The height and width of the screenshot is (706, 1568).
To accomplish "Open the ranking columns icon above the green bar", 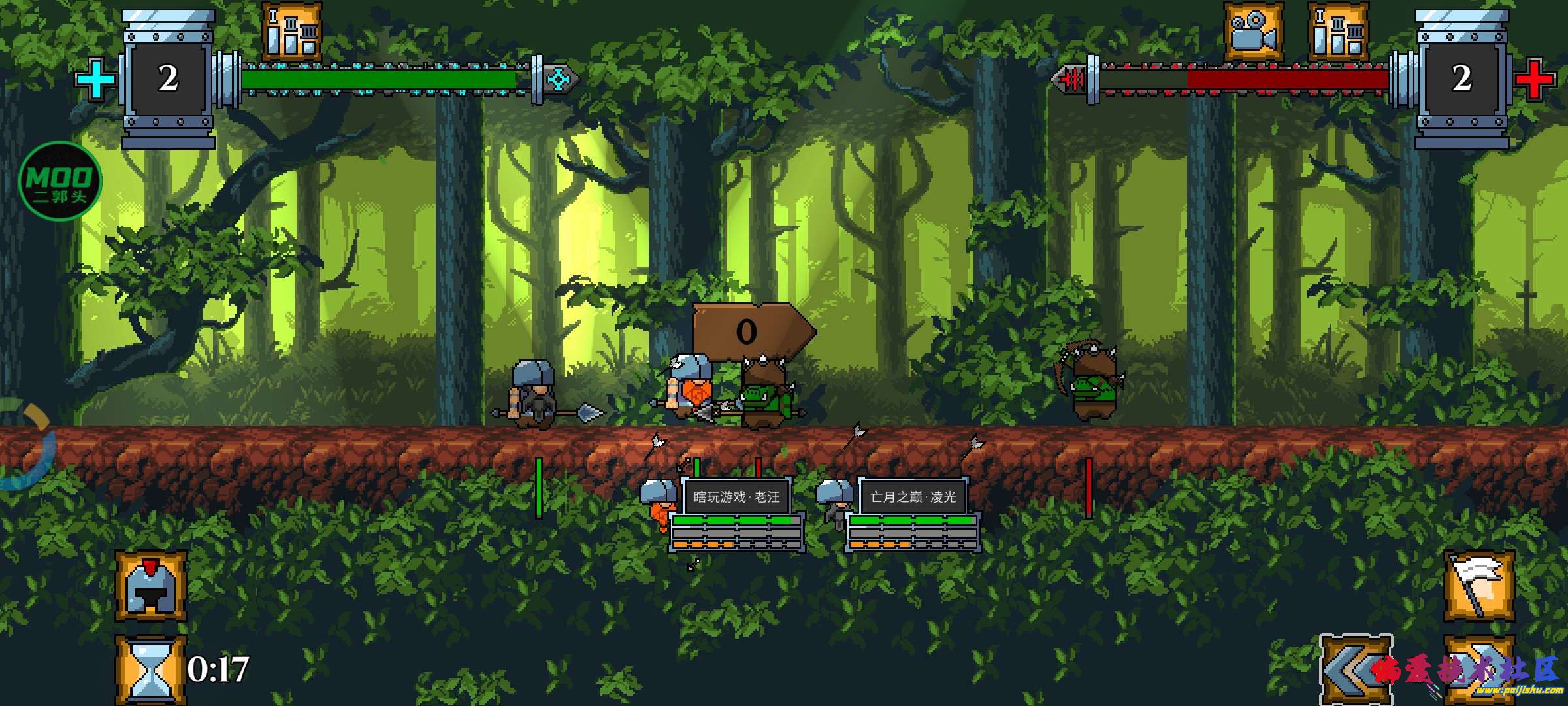I will (x=292, y=31).
